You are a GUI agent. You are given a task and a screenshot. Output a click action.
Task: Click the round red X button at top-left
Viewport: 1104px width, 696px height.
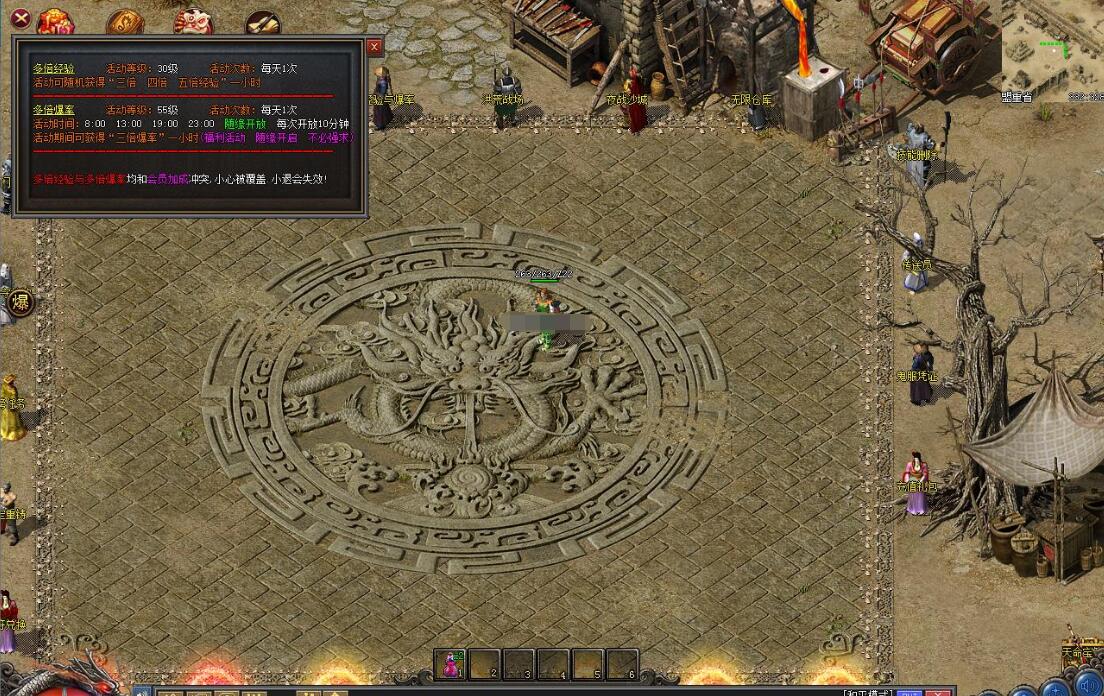click(x=20, y=17)
